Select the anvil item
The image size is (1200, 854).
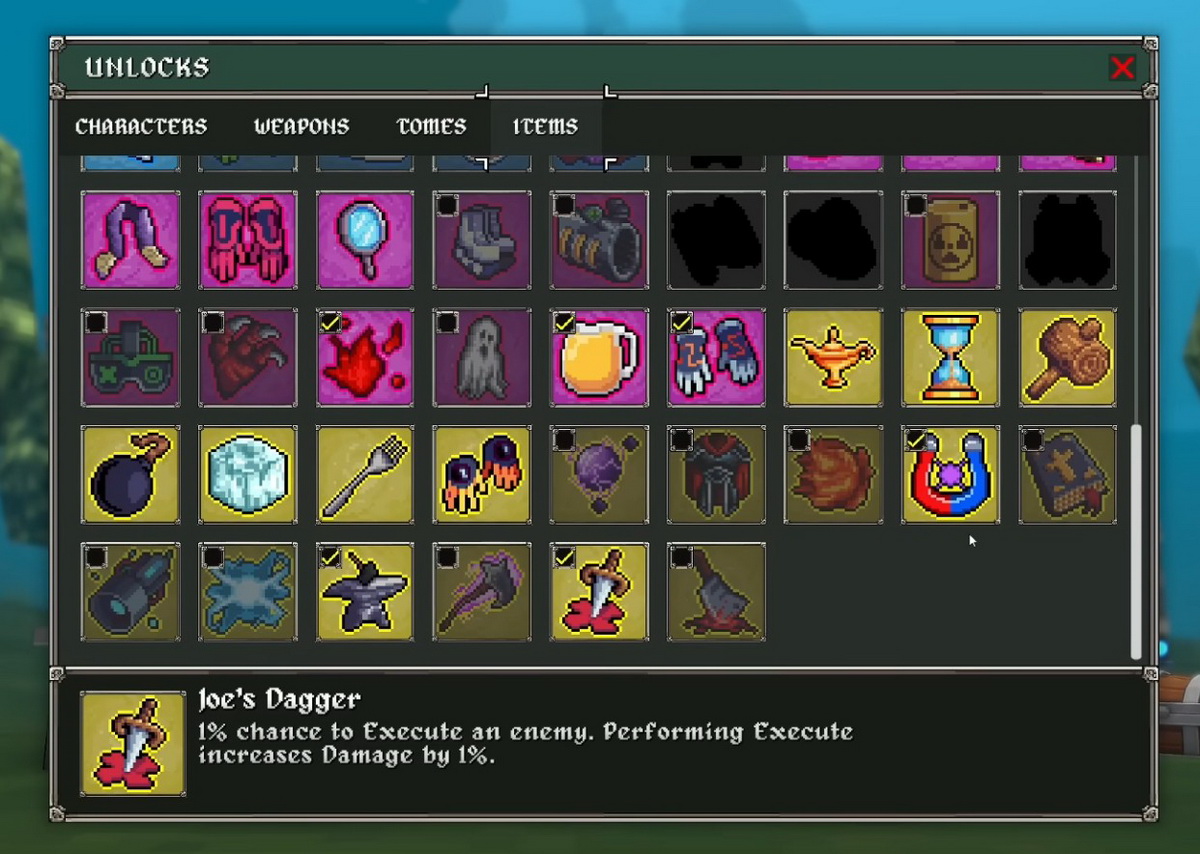coord(365,591)
